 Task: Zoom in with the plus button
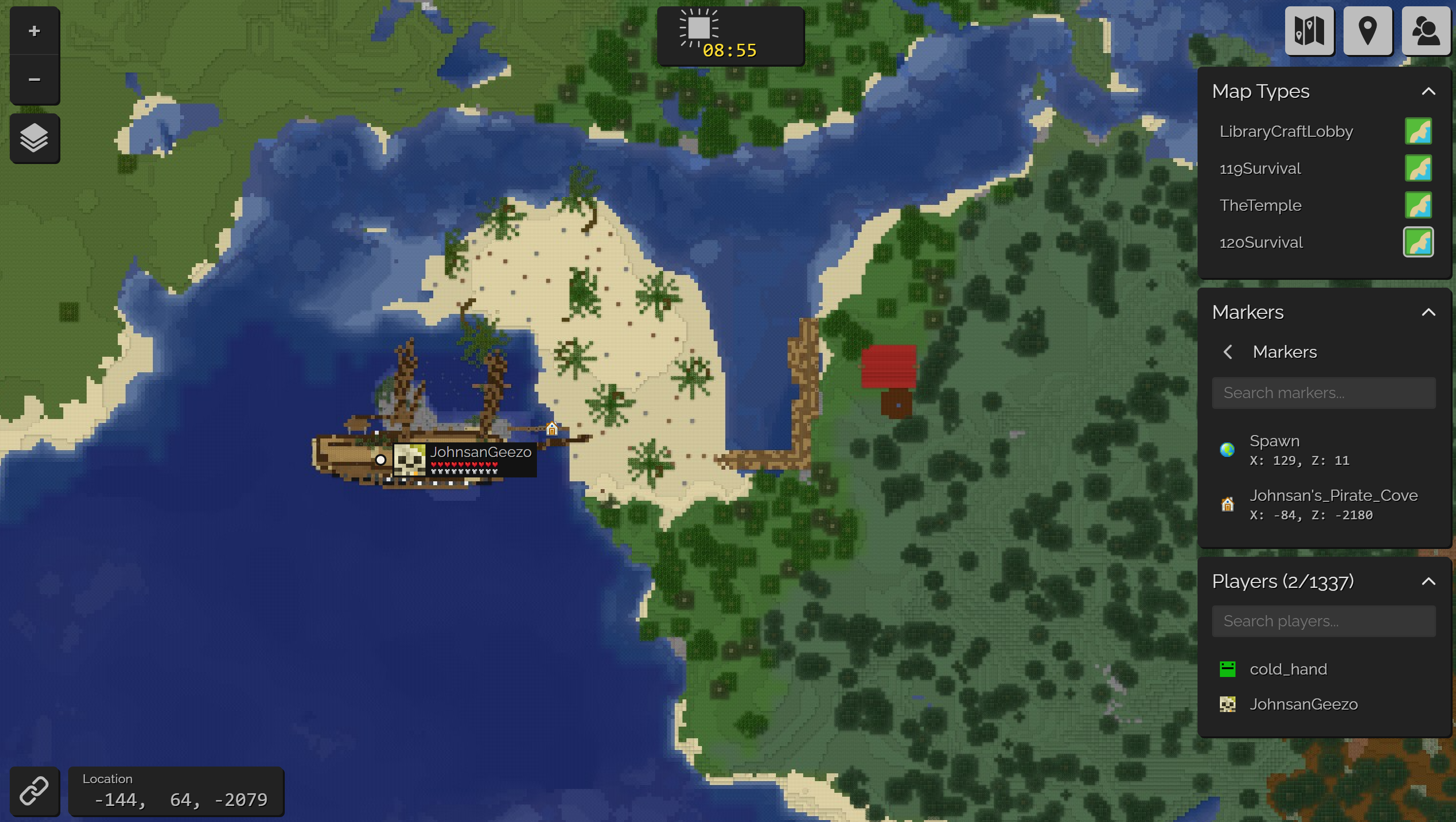35,31
